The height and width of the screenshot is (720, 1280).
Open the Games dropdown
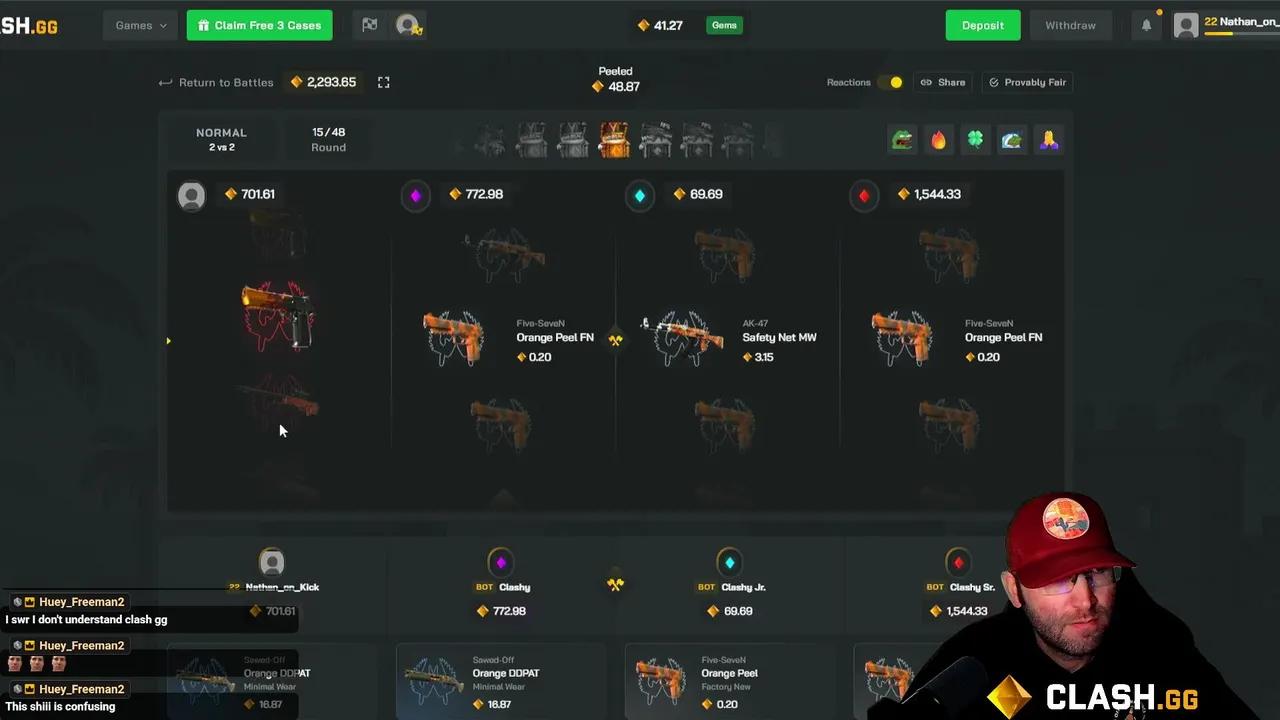[x=139, y=24]
